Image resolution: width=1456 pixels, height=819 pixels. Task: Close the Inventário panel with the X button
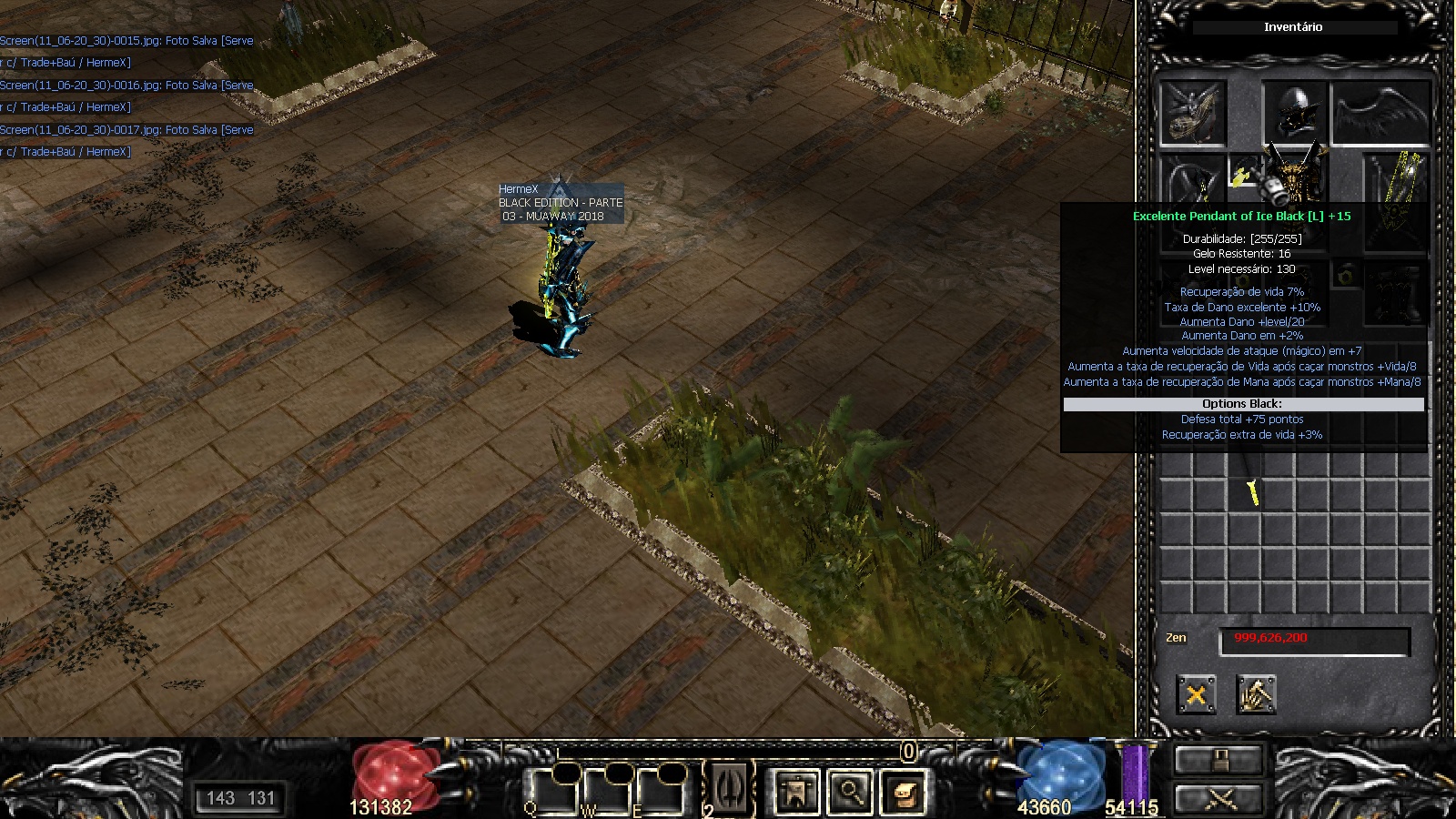1196,695
